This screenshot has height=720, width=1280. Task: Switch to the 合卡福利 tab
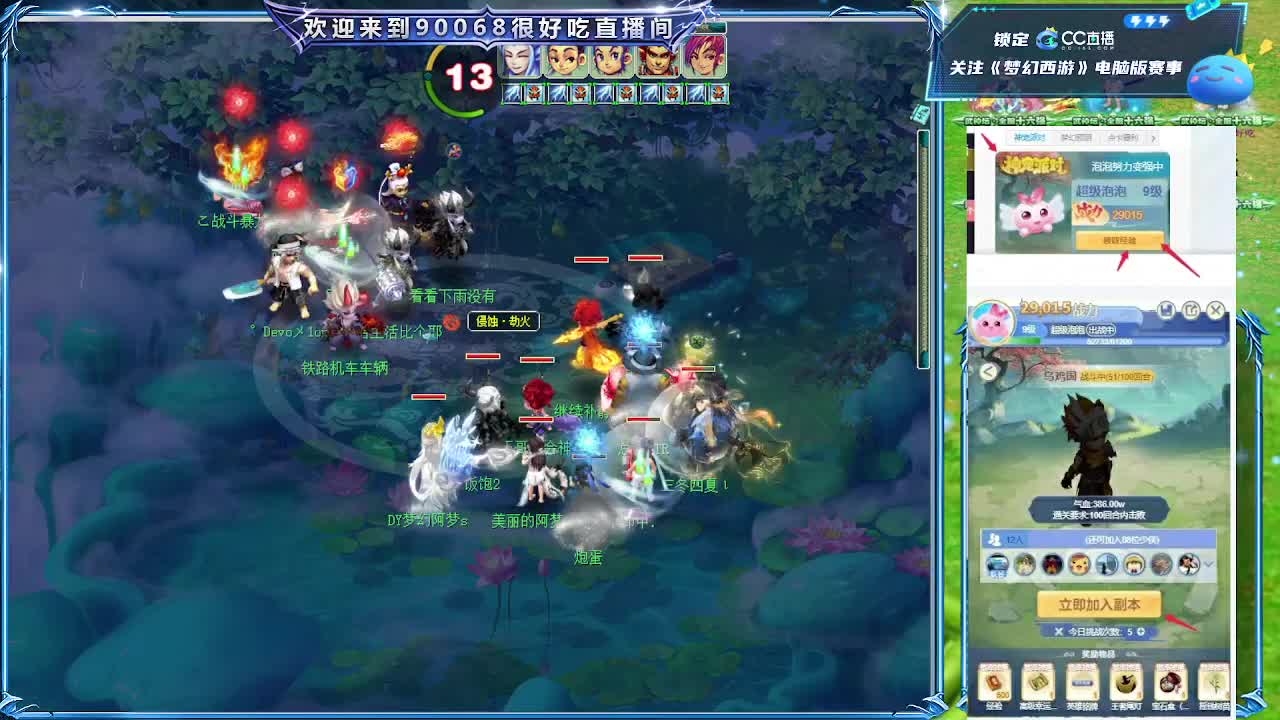pos(1123,139)
